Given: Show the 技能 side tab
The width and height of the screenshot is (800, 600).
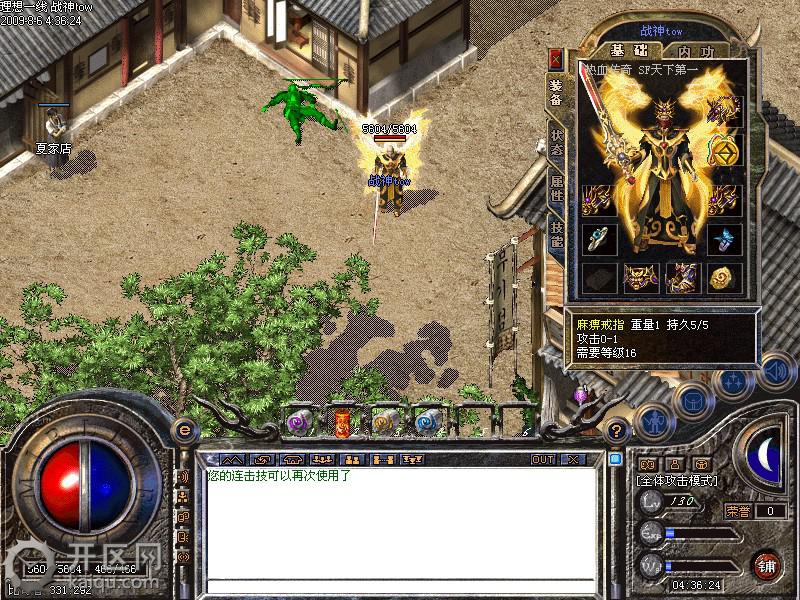Looking at the screenshot, I should click(556, 234).
